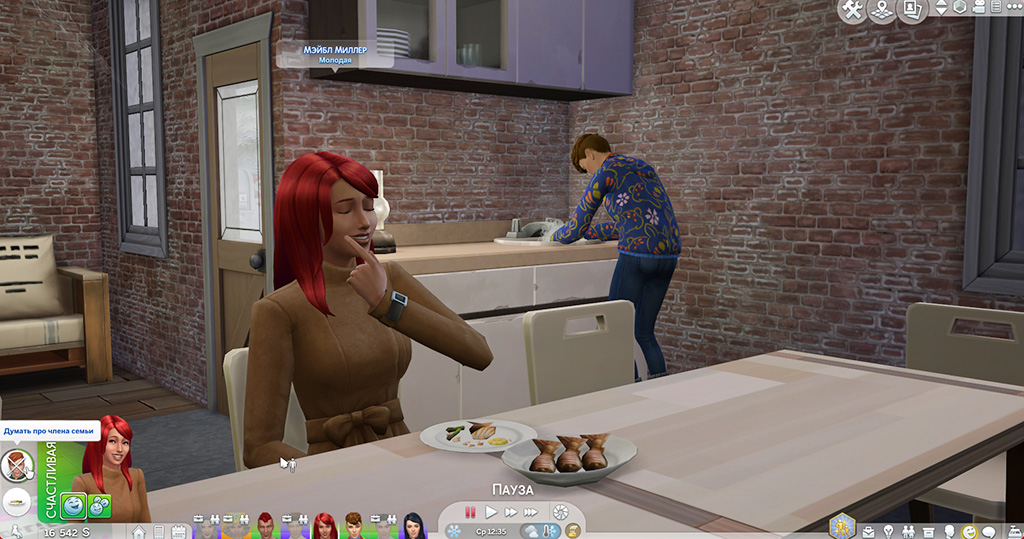Select the red-mohawk household Sim portrait
Image resolution: width=1024 pixels, height=539 pixels.
(x=267, y=524)
